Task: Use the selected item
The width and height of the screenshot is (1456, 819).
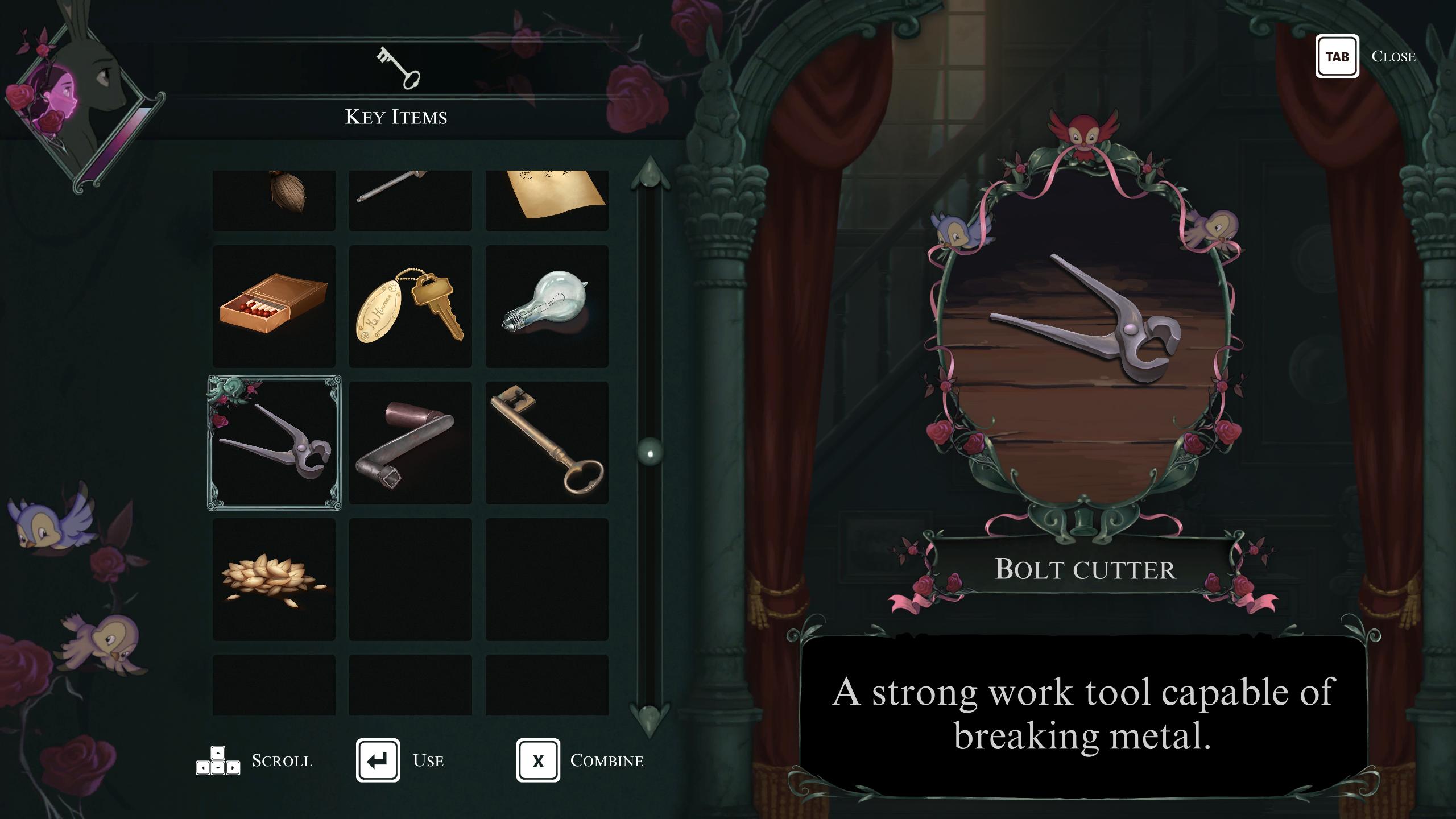Action: (378, 760)
